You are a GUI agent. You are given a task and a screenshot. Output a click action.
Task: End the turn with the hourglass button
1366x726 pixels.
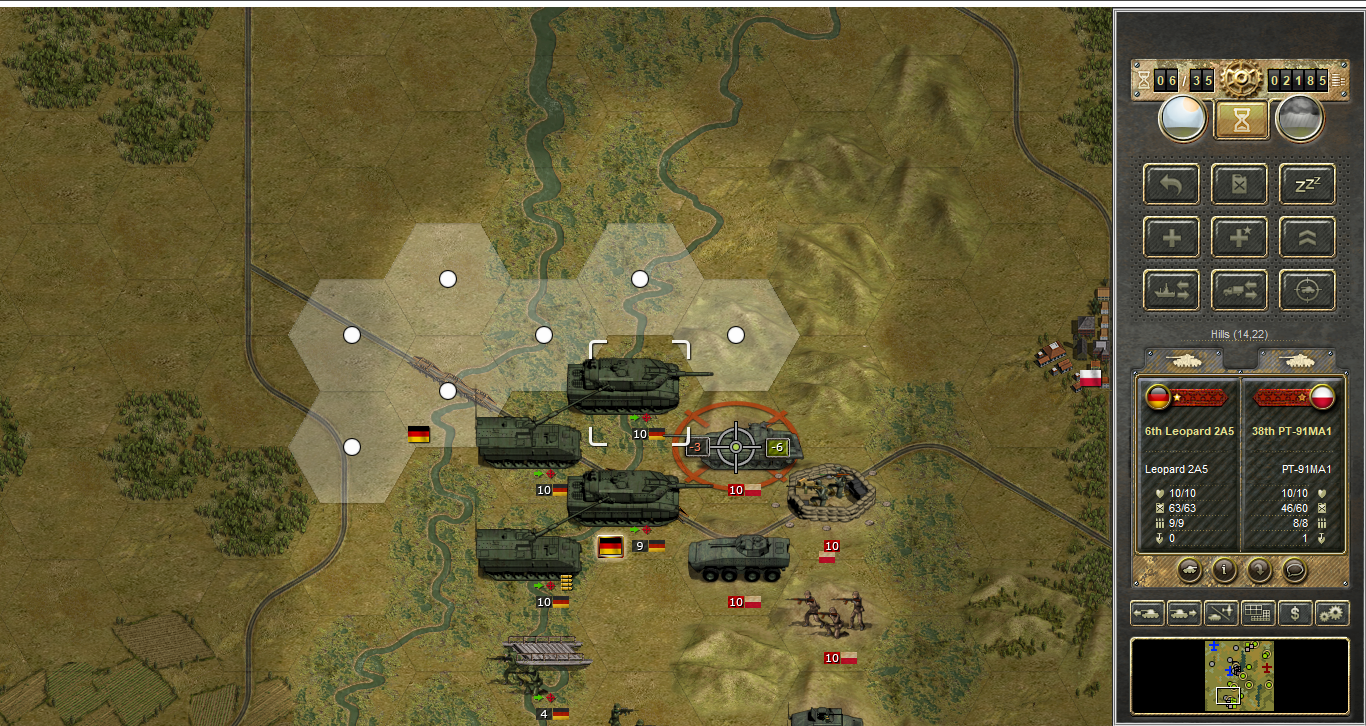(x=1240, y=119)
